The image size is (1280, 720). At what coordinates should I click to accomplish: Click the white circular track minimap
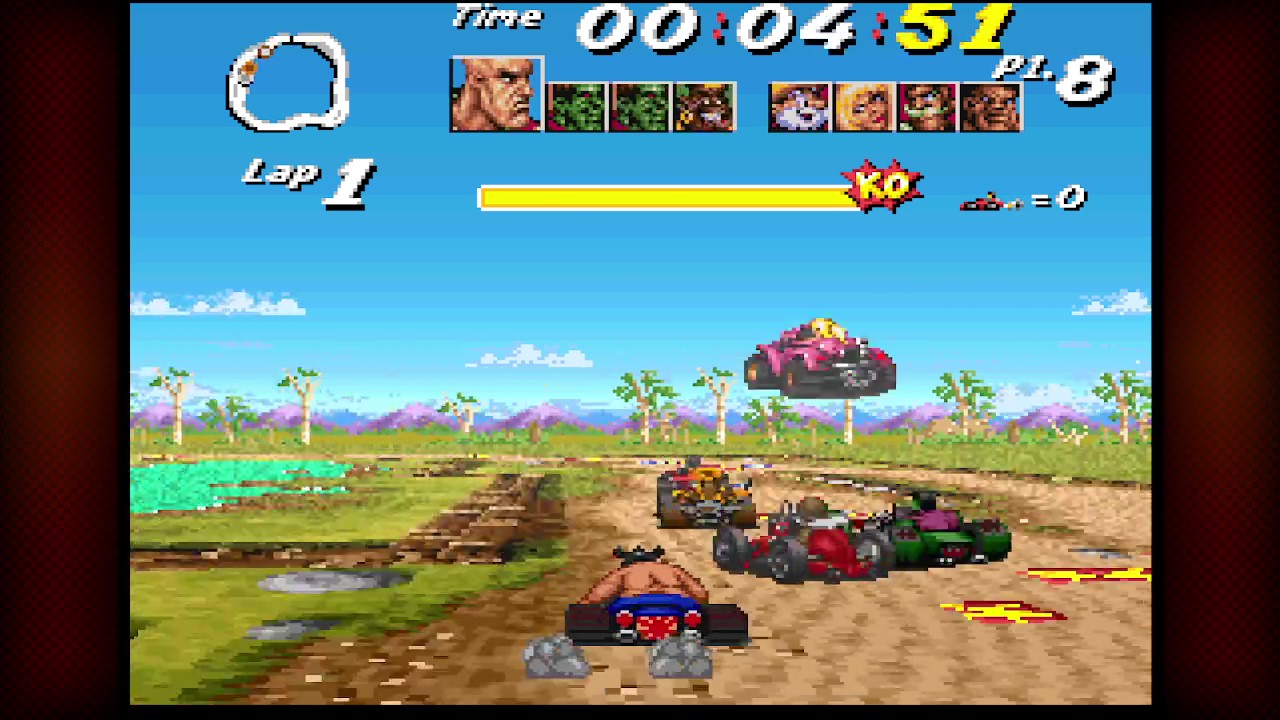pos(288,80)
